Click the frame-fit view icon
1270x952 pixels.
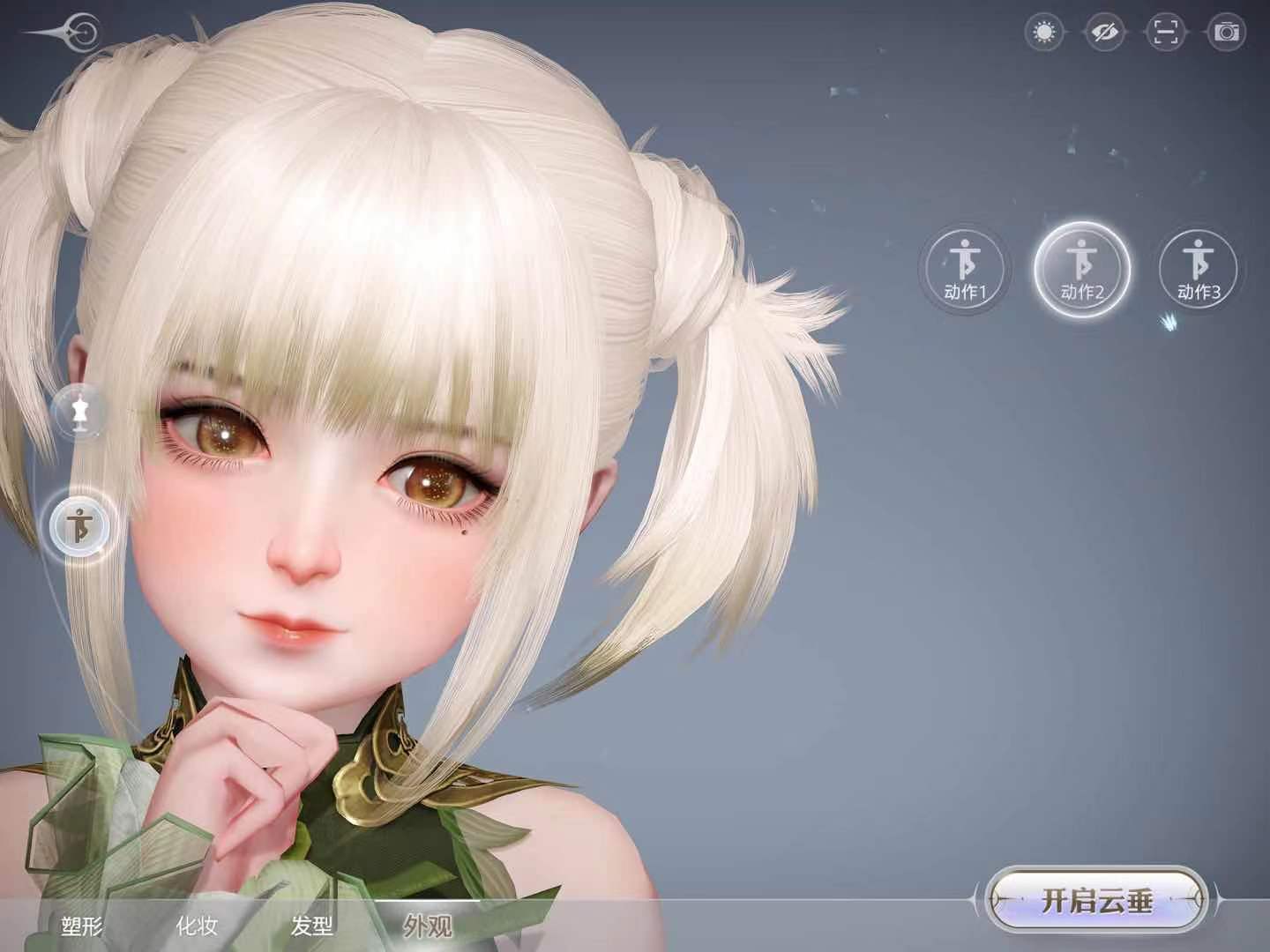(x=1168, y=32)
